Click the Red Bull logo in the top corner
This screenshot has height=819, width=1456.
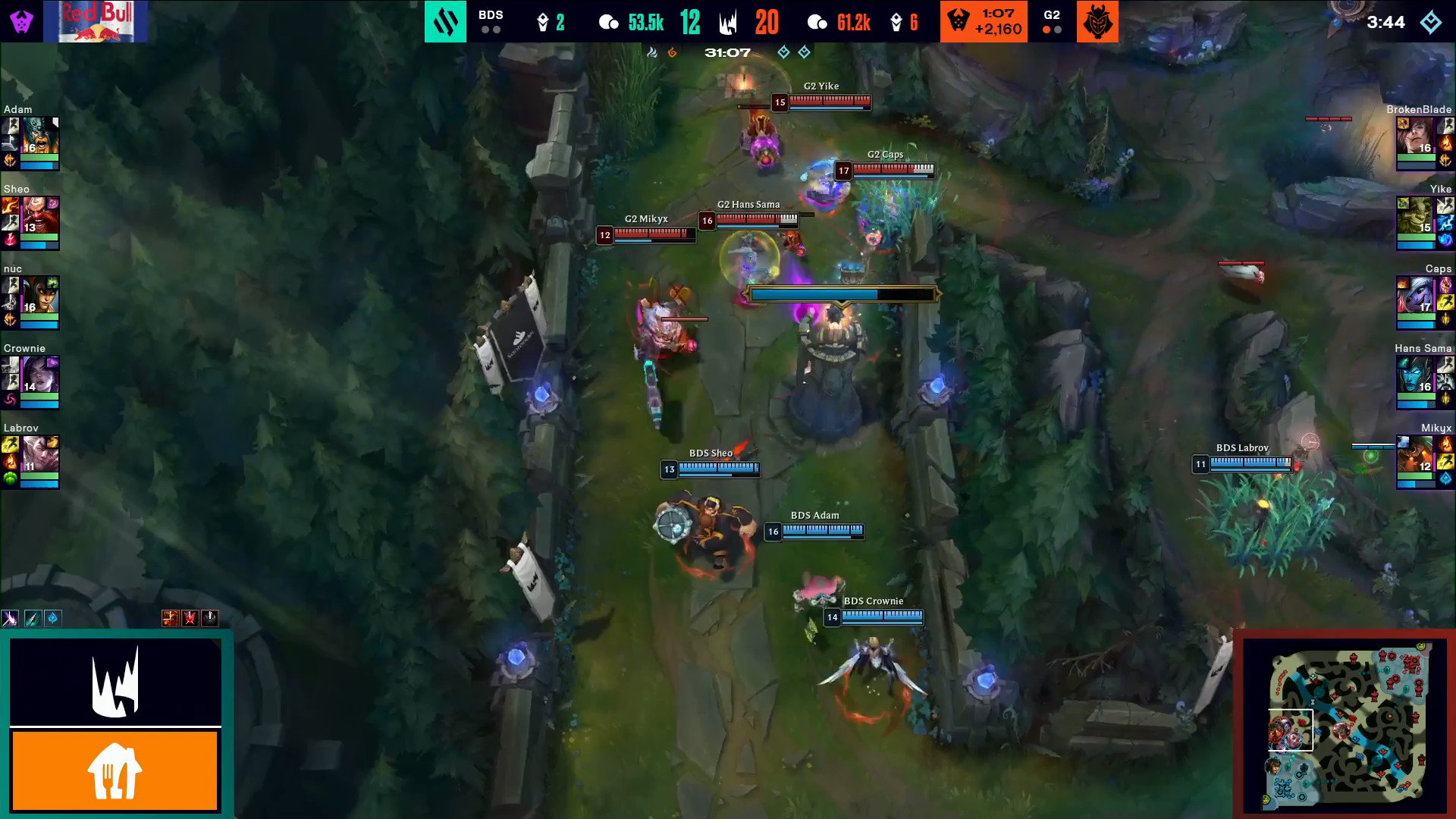coord(96,20)
